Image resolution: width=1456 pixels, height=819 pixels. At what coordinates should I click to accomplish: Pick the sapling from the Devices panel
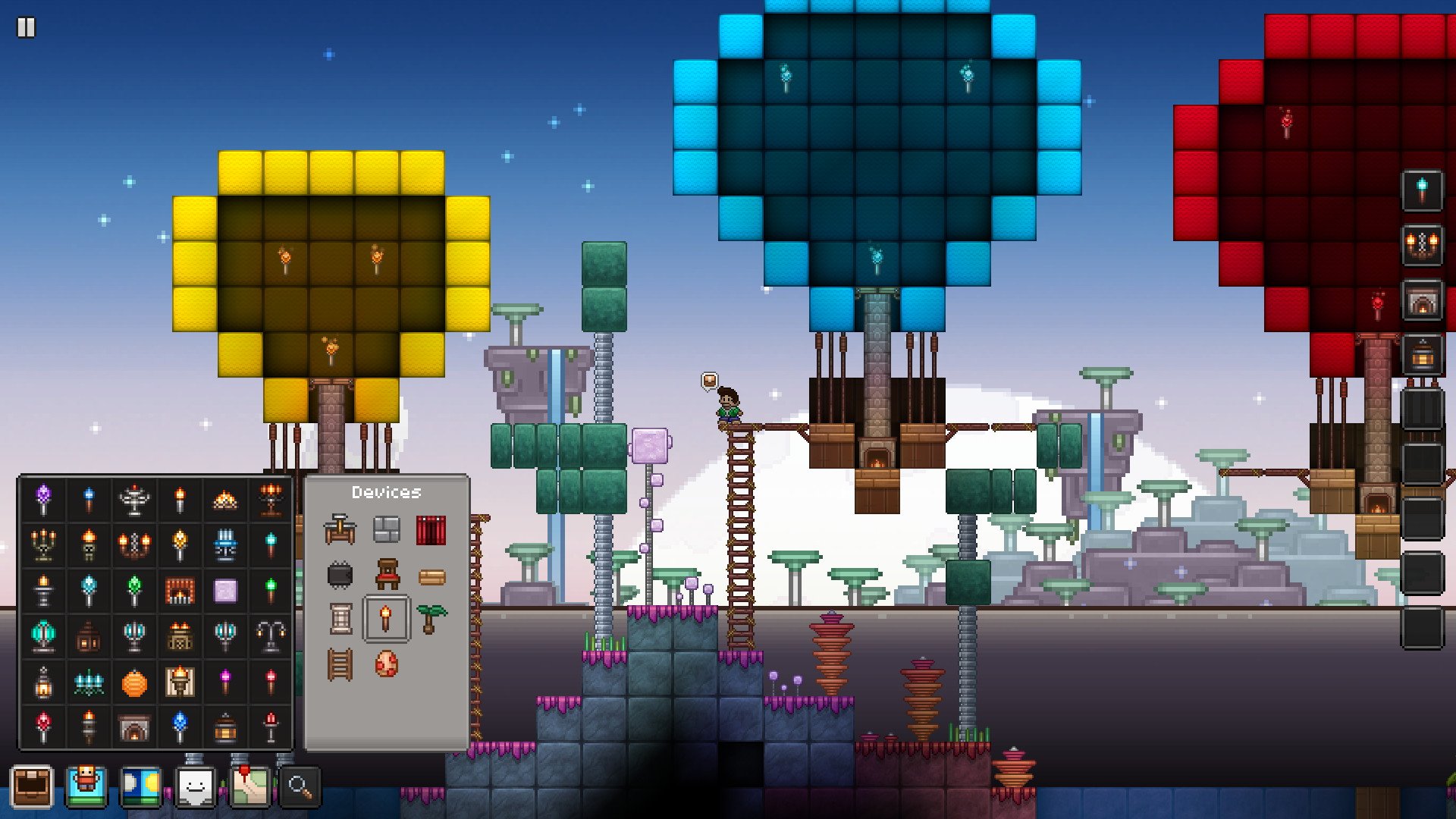click(432, 616)
